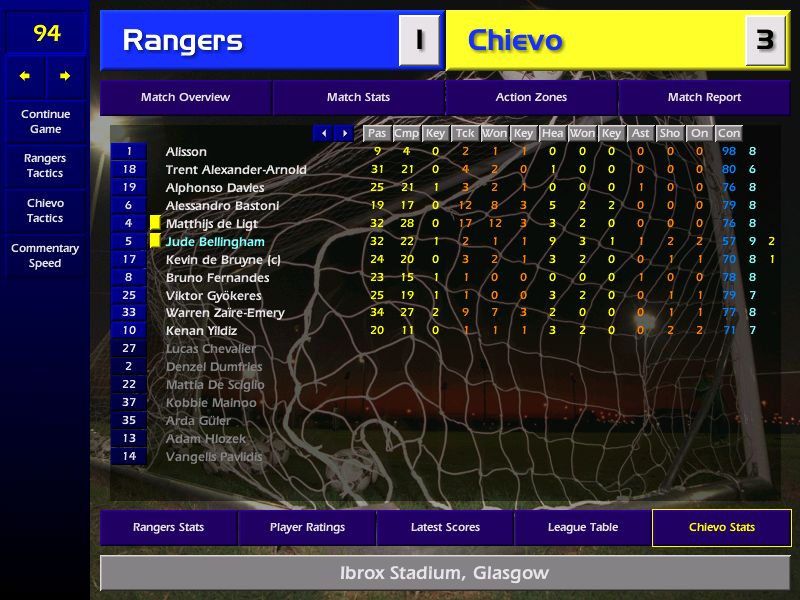This screenshot has width=800, height=600.
Task: Continue the game
Action: pyautogui.click(x=45, y=122)
